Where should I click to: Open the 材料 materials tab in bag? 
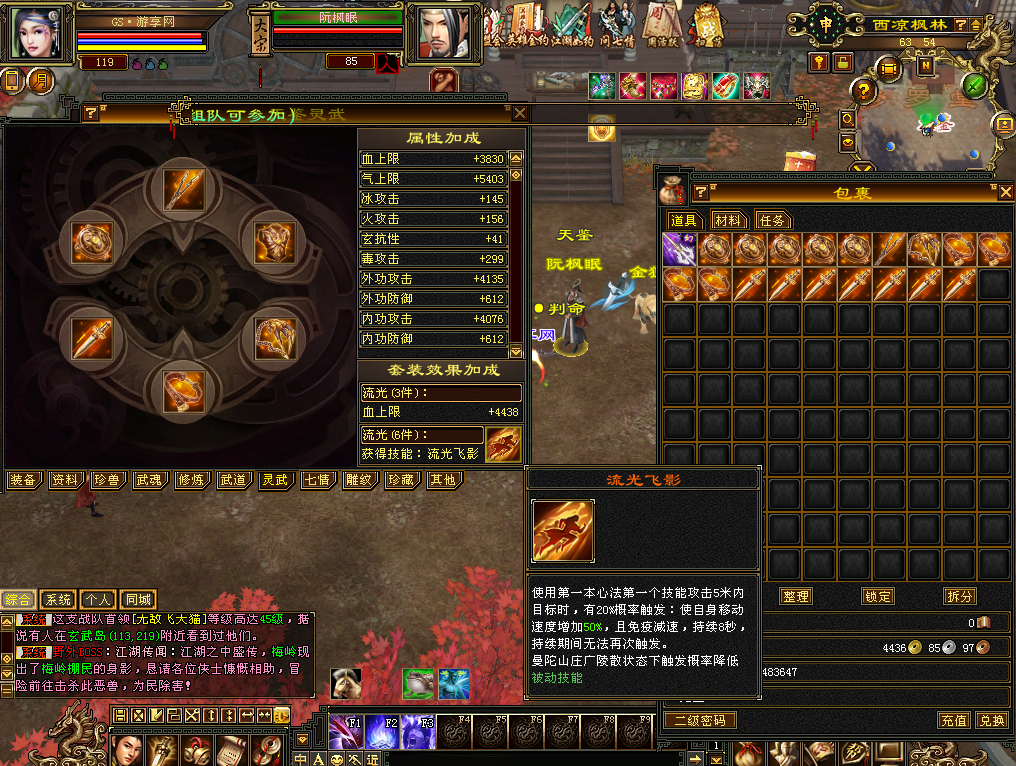(728, 220)
